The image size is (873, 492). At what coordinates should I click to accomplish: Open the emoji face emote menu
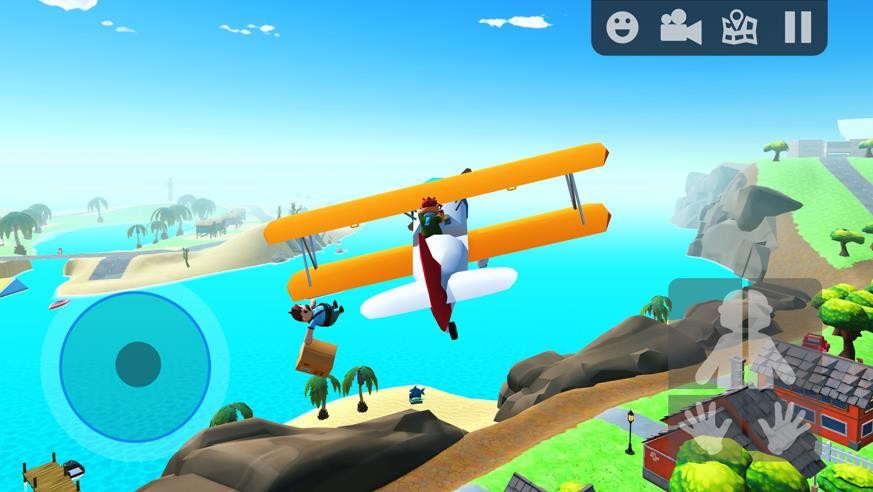(622, 27)
